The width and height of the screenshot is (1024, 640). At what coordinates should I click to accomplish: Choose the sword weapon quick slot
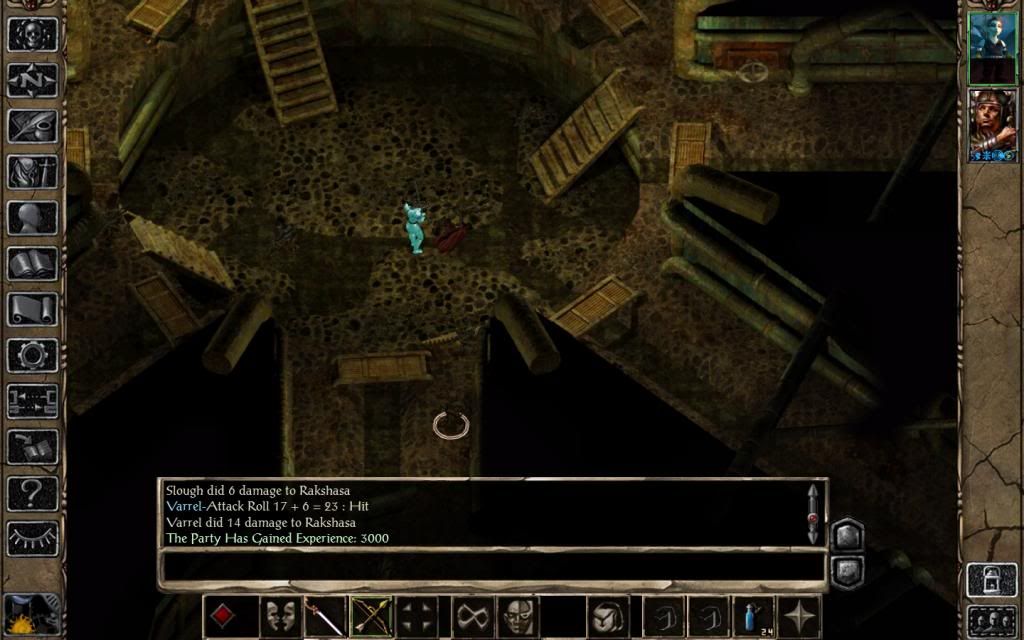(x=325, y=616)
